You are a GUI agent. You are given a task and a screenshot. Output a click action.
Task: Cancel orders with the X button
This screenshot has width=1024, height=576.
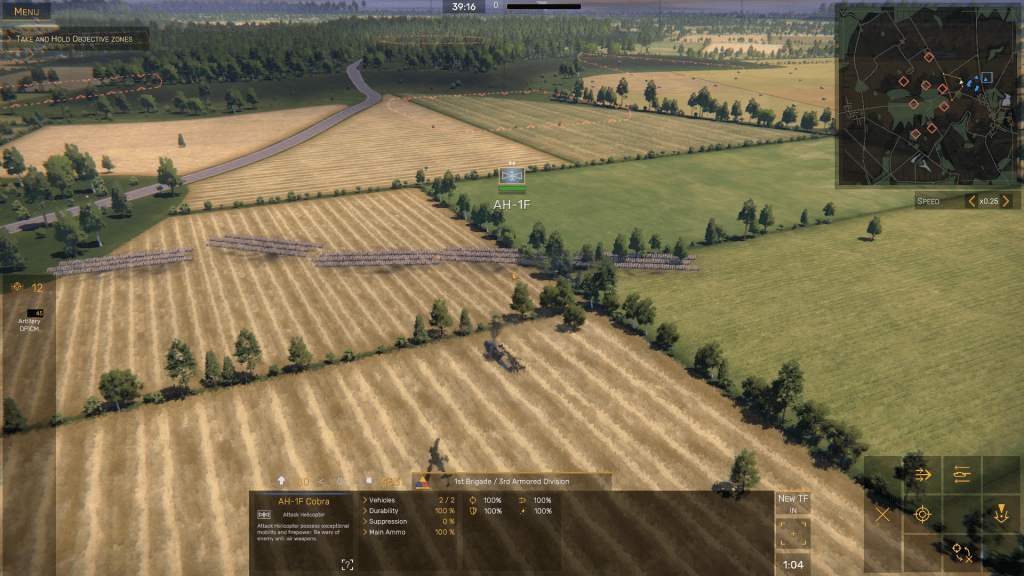[x=882, y=515]
